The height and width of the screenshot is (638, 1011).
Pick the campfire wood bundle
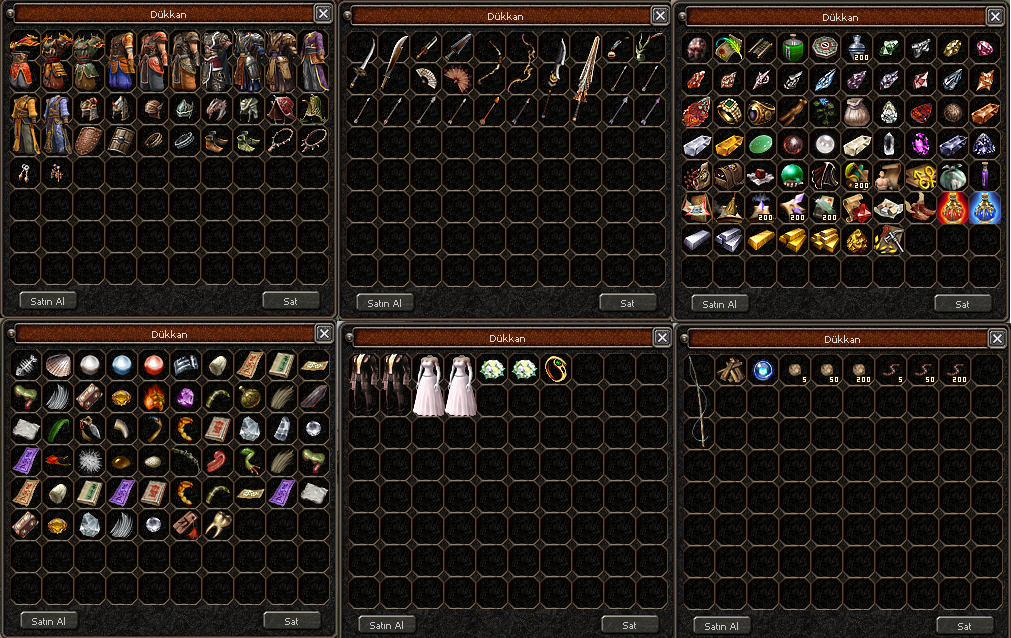point(730,370)
